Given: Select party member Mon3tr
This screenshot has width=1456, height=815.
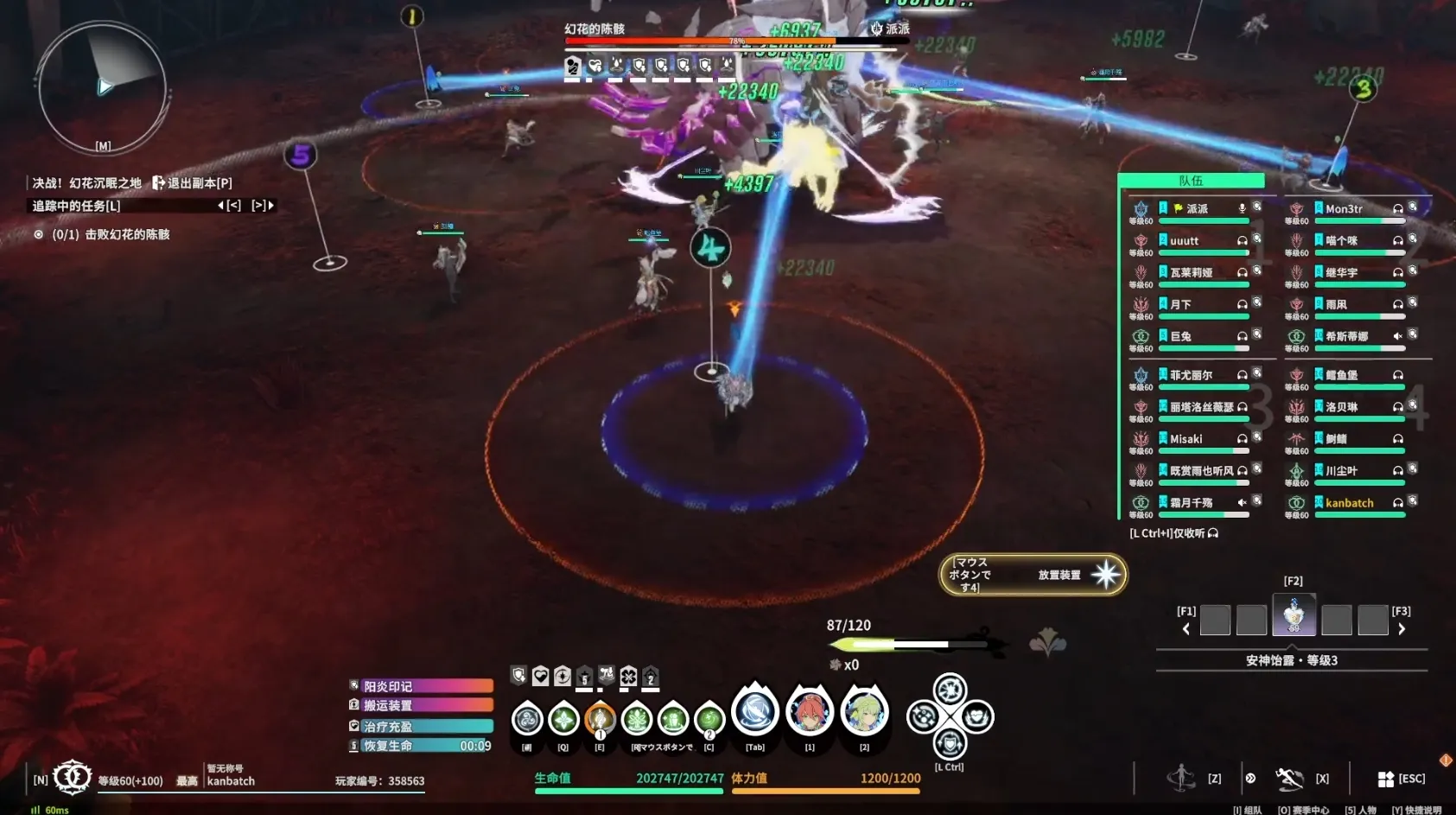Looking at the screenshot, I should [1344, 209].
